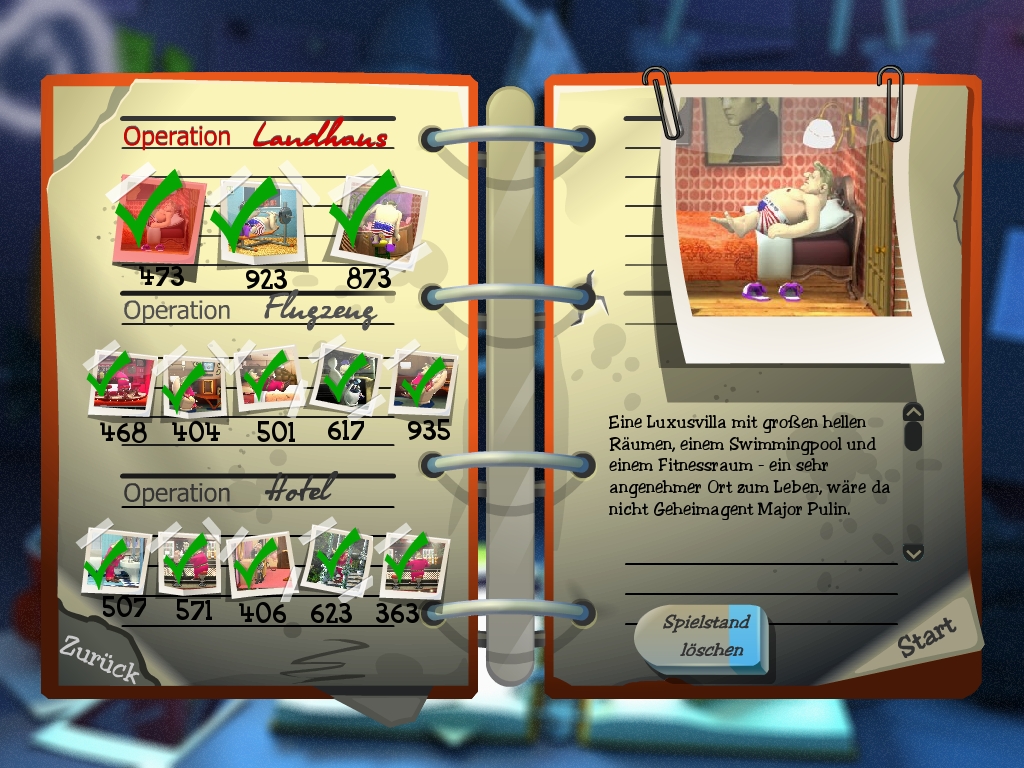Image resolution: width=1024 pixels, height=768 pixels.
Task: Select Landhaus level thumbnail scored 473
Action: click(x=162, y=218)
